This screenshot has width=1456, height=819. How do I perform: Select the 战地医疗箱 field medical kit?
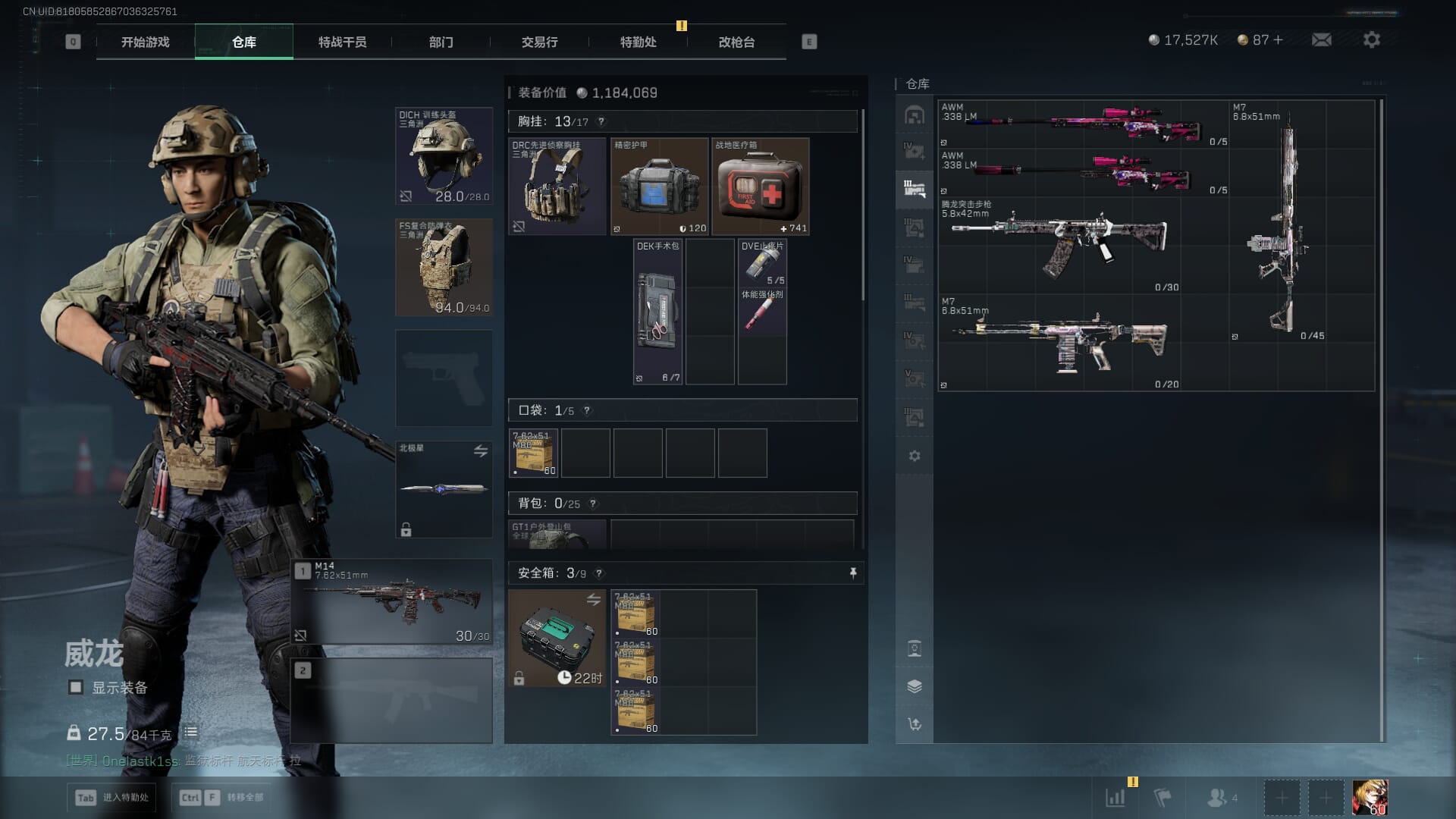(x=761, y=187)
